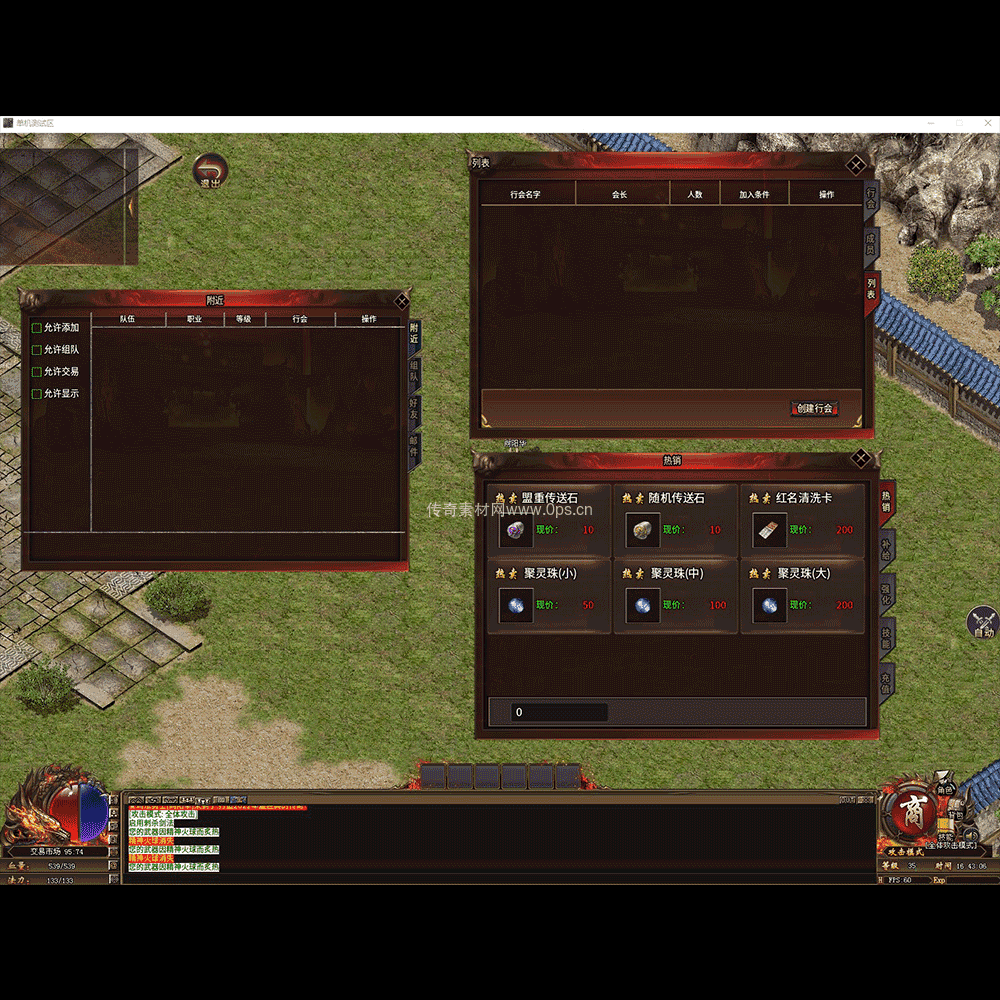Close the guild list panel

click(856, 165)
